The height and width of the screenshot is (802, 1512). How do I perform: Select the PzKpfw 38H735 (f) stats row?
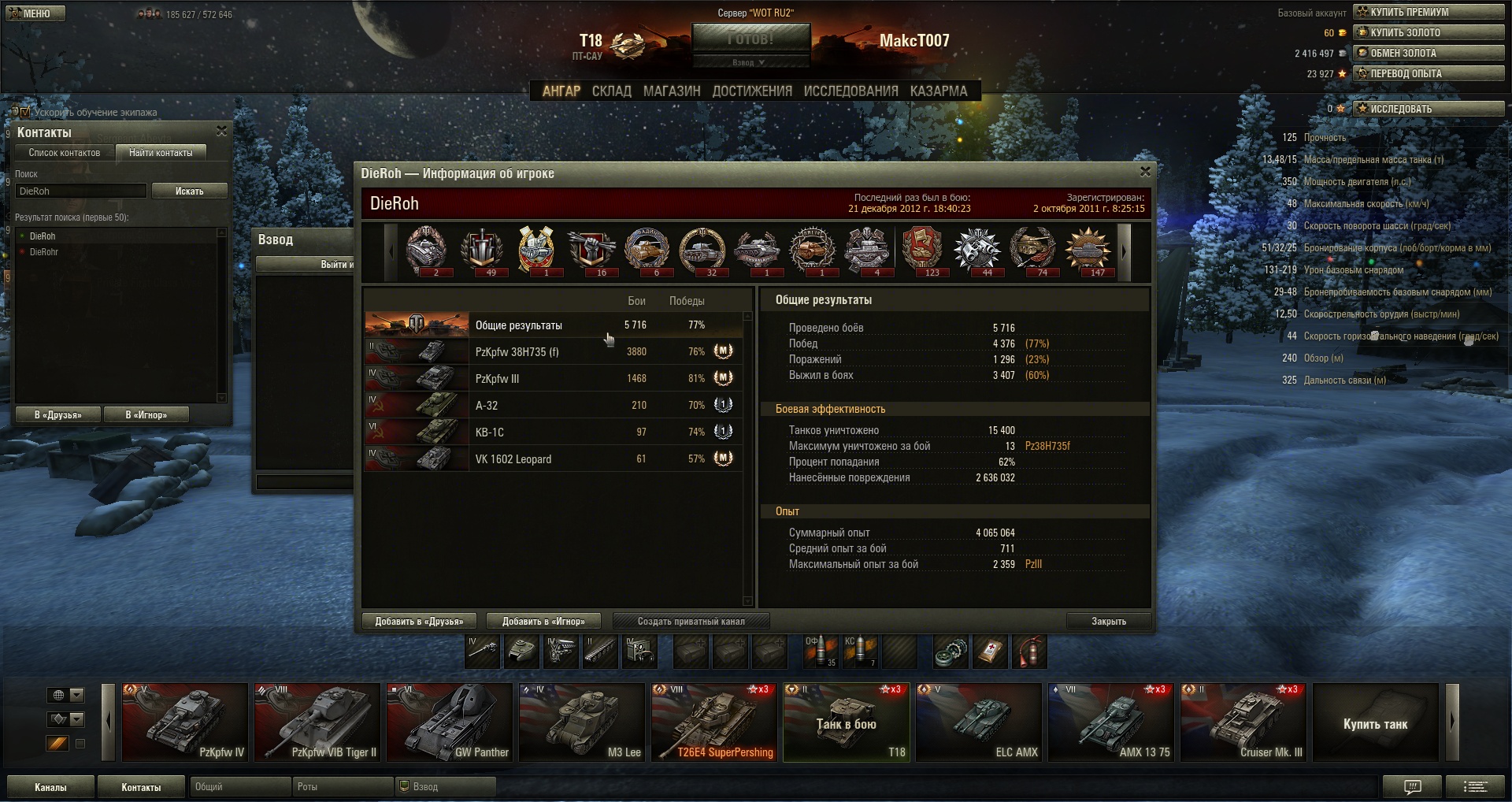pyautogui.click(x=551, y=352)
